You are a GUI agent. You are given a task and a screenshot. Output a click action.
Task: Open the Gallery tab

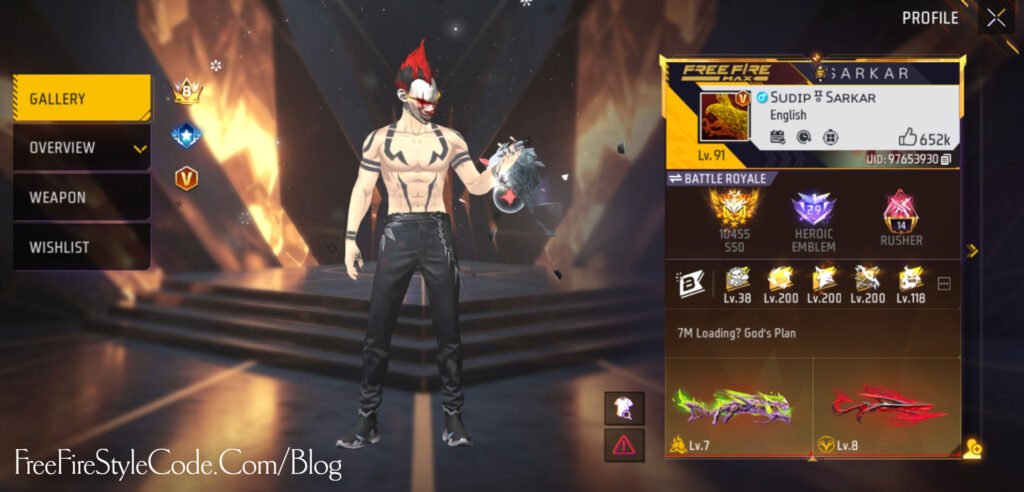(x=82, y=99)
